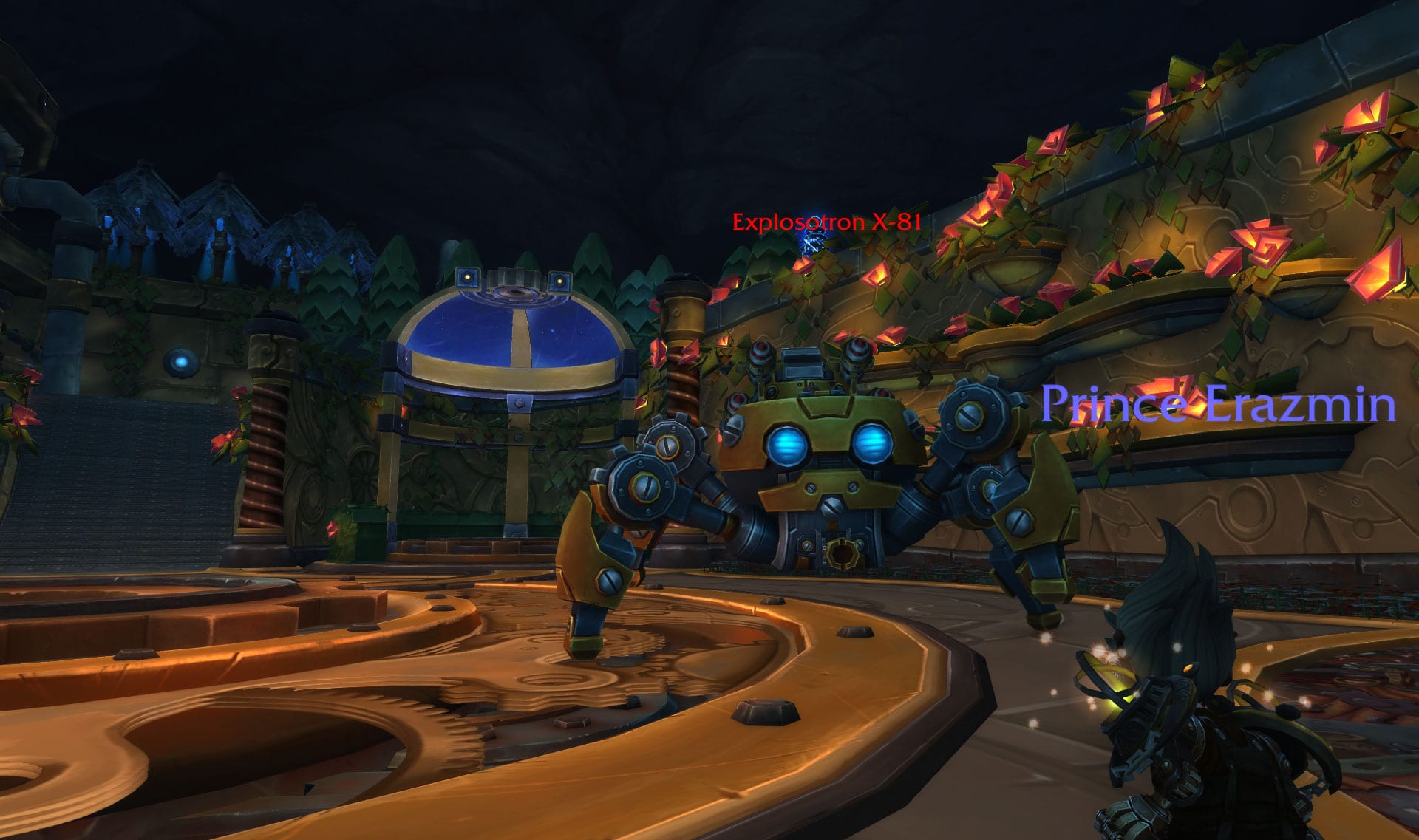The width and height of the screenshot is (1419, 840).
Task: Select the Prince Erazmin name label
Action: point(1218,405)
